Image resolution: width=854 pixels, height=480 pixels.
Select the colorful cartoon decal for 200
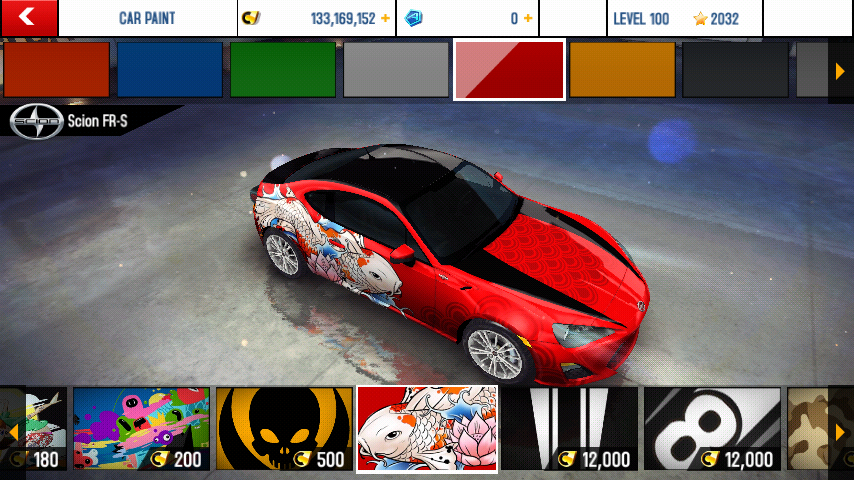tap(141, 429)
